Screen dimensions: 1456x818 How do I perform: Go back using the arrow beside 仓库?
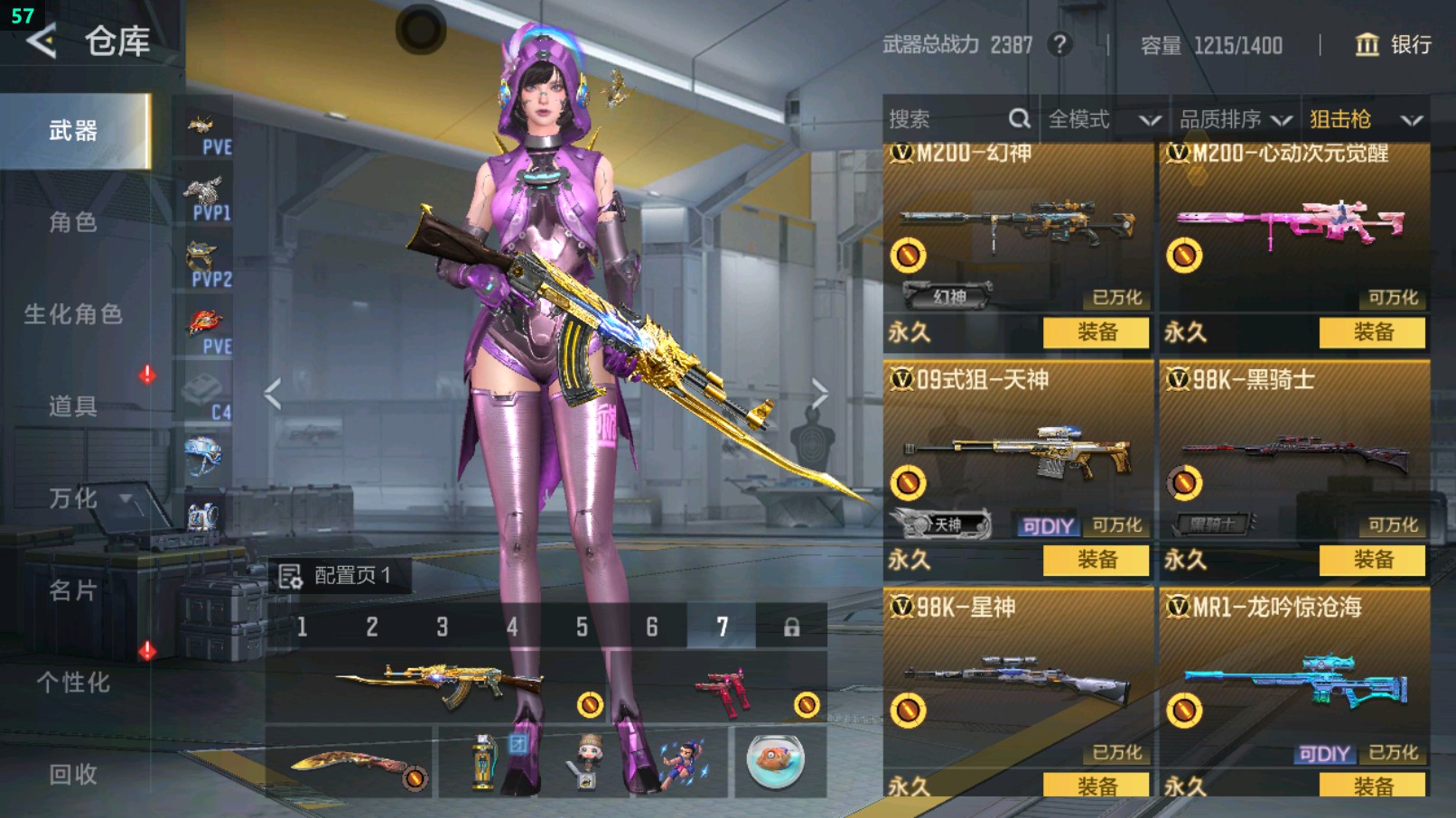point(42,42)
